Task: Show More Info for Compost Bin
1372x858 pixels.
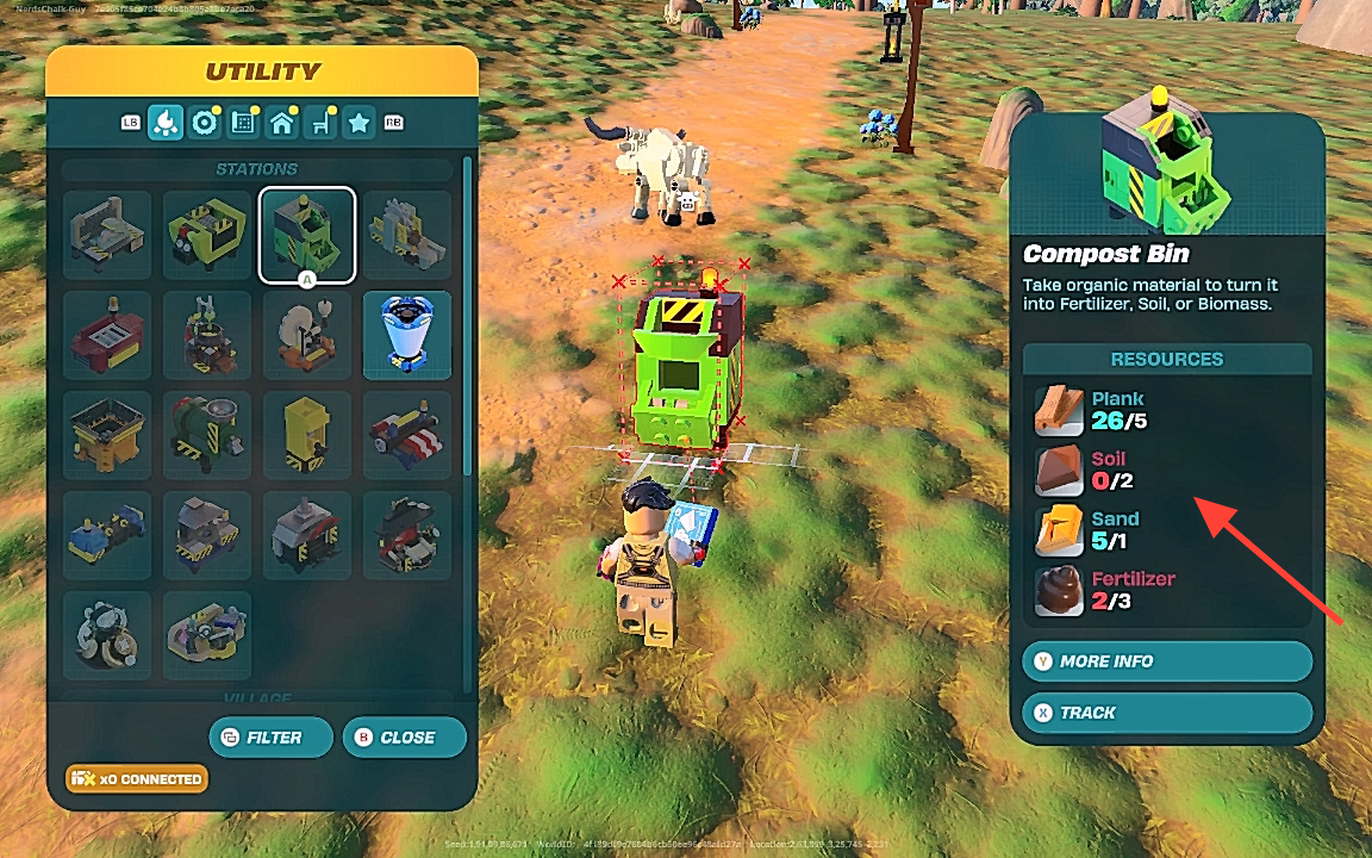Action: [x=1166, y=661]
